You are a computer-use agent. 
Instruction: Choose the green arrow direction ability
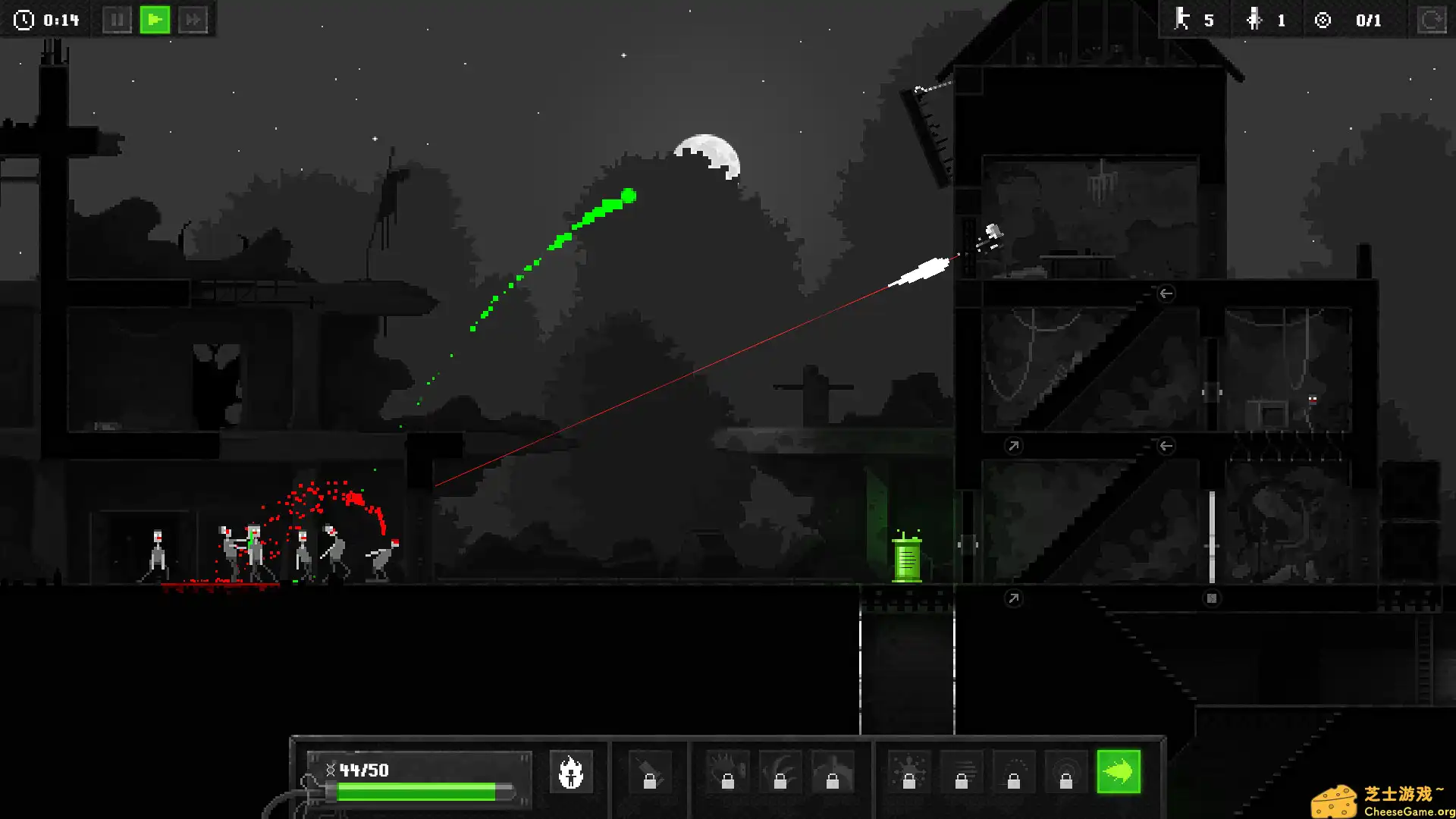coord(1119,772)
